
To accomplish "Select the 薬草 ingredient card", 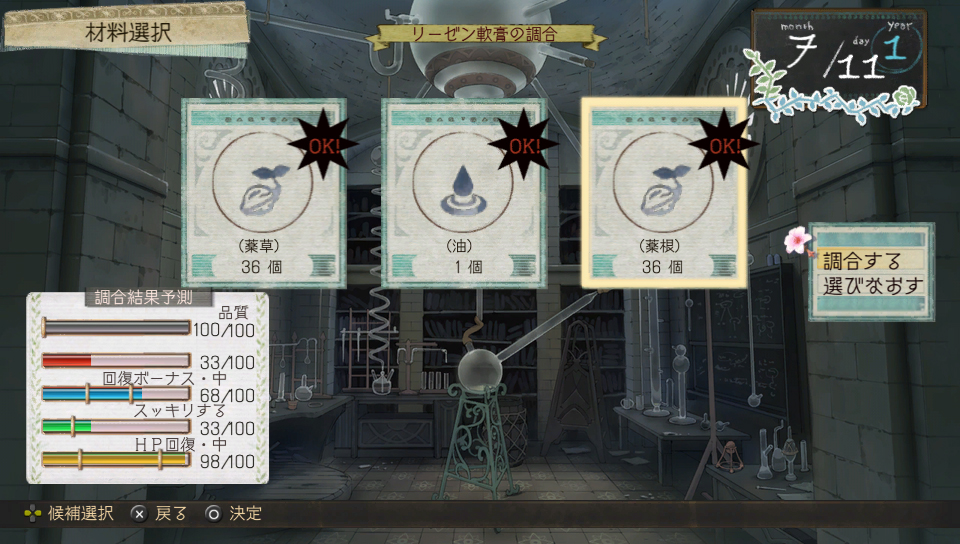I will click(264, 193).
